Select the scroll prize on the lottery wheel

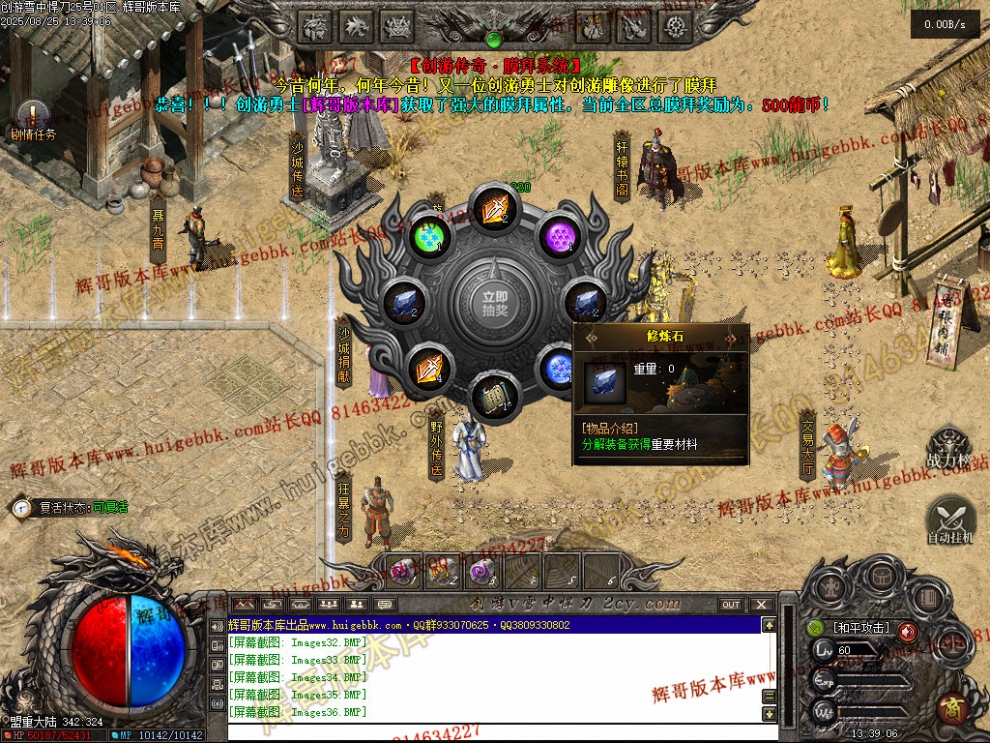click(493, 398)
